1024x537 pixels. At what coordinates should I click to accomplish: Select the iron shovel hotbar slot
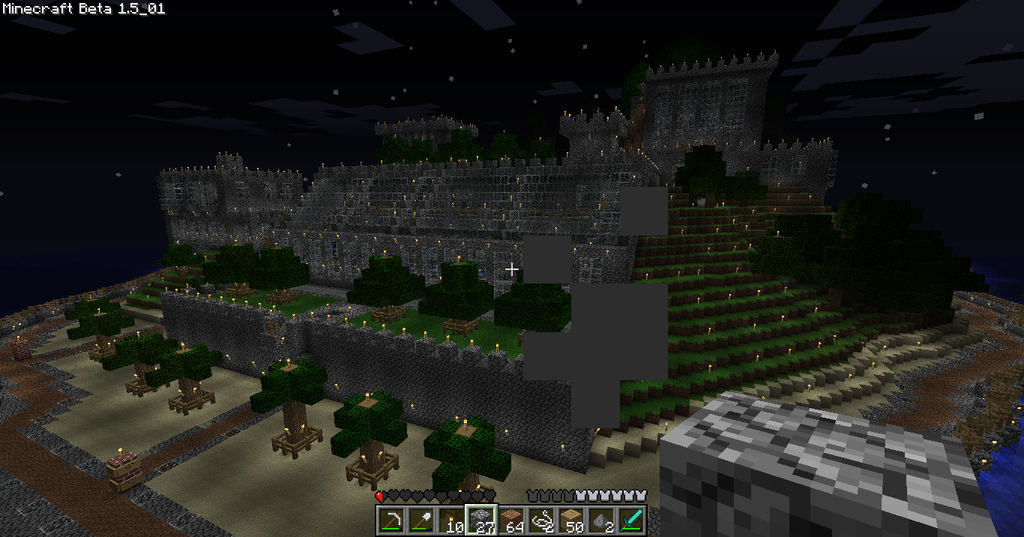point(422,520)
